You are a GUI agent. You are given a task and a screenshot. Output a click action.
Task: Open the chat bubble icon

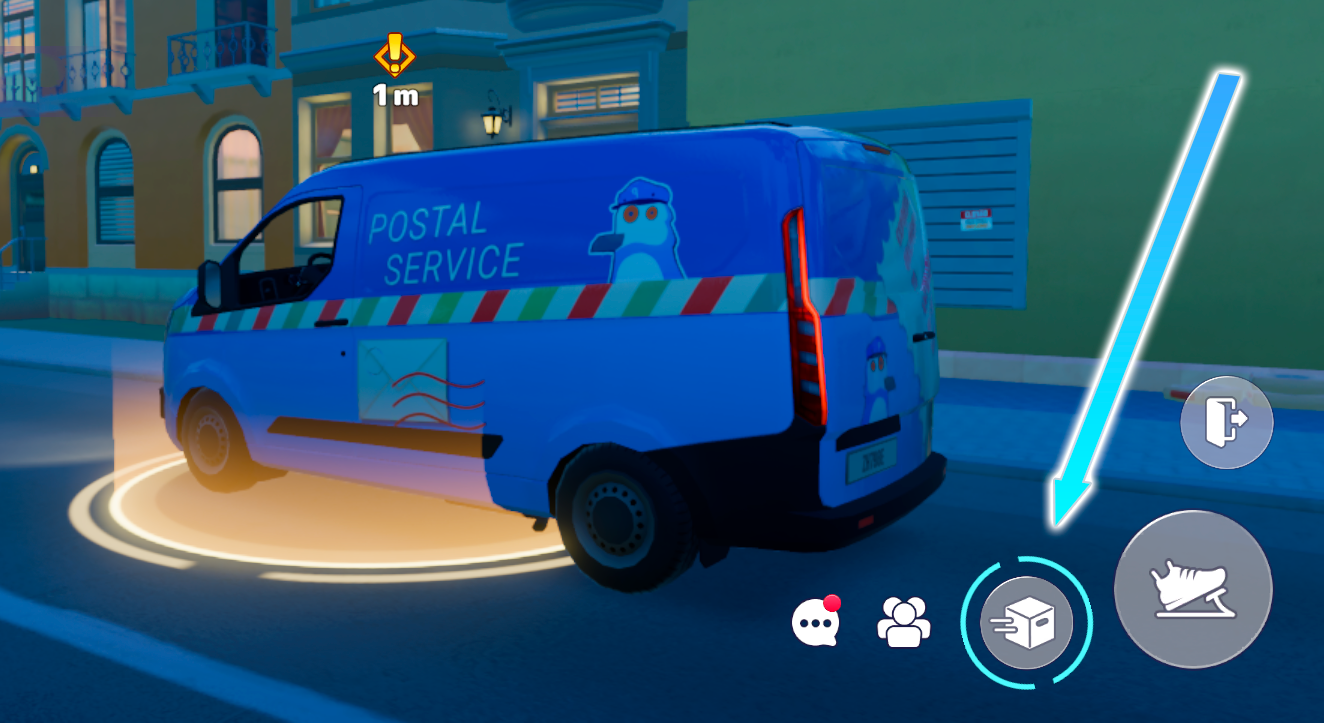tap(815, 623)
